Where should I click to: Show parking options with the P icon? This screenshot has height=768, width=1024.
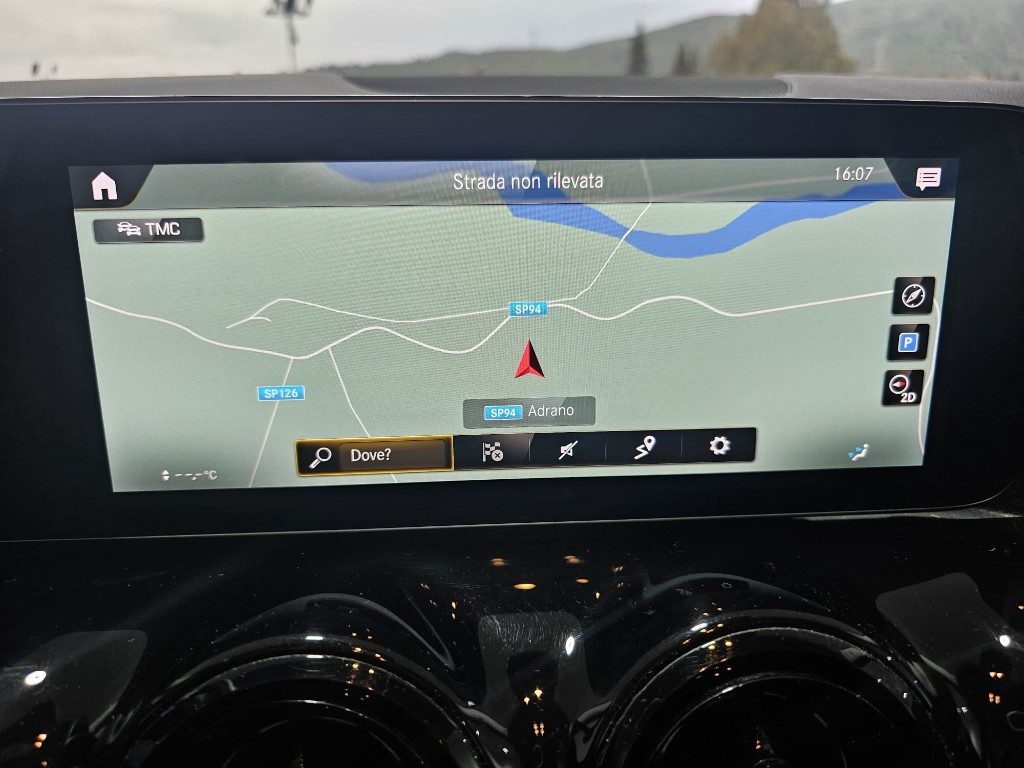[908, 342]
